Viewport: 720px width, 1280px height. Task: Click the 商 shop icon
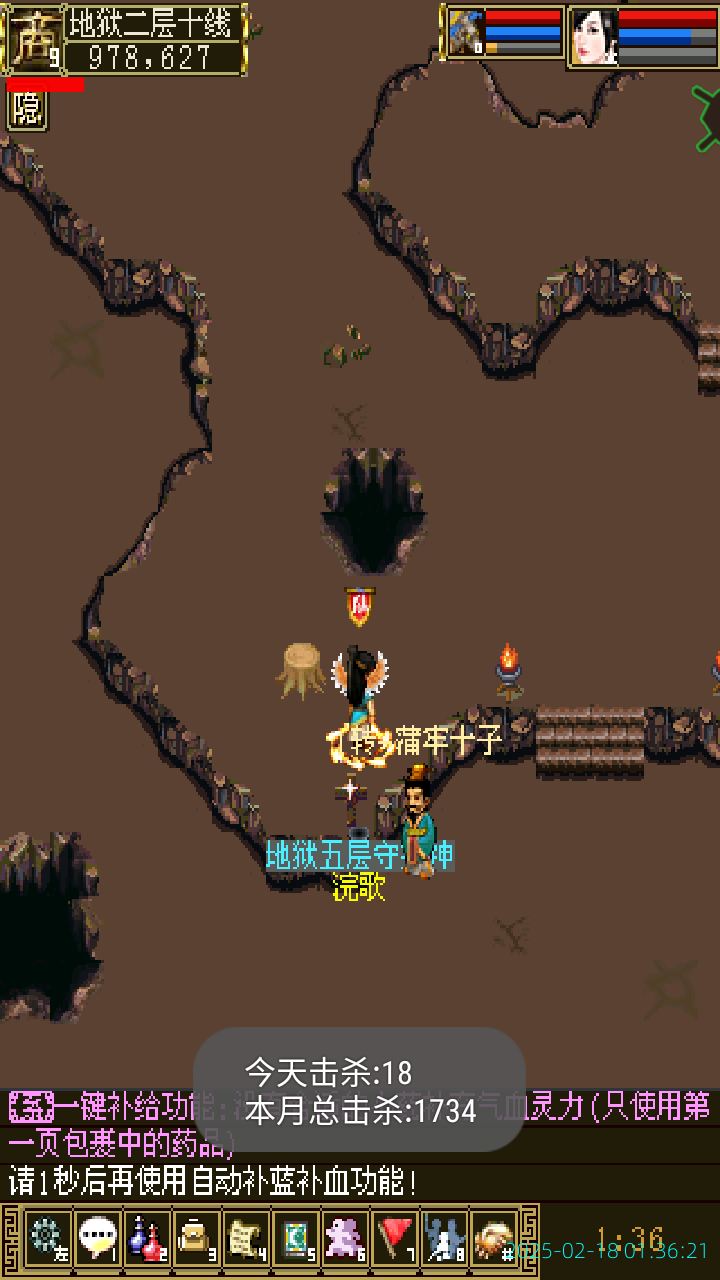[x=32, y=40]
